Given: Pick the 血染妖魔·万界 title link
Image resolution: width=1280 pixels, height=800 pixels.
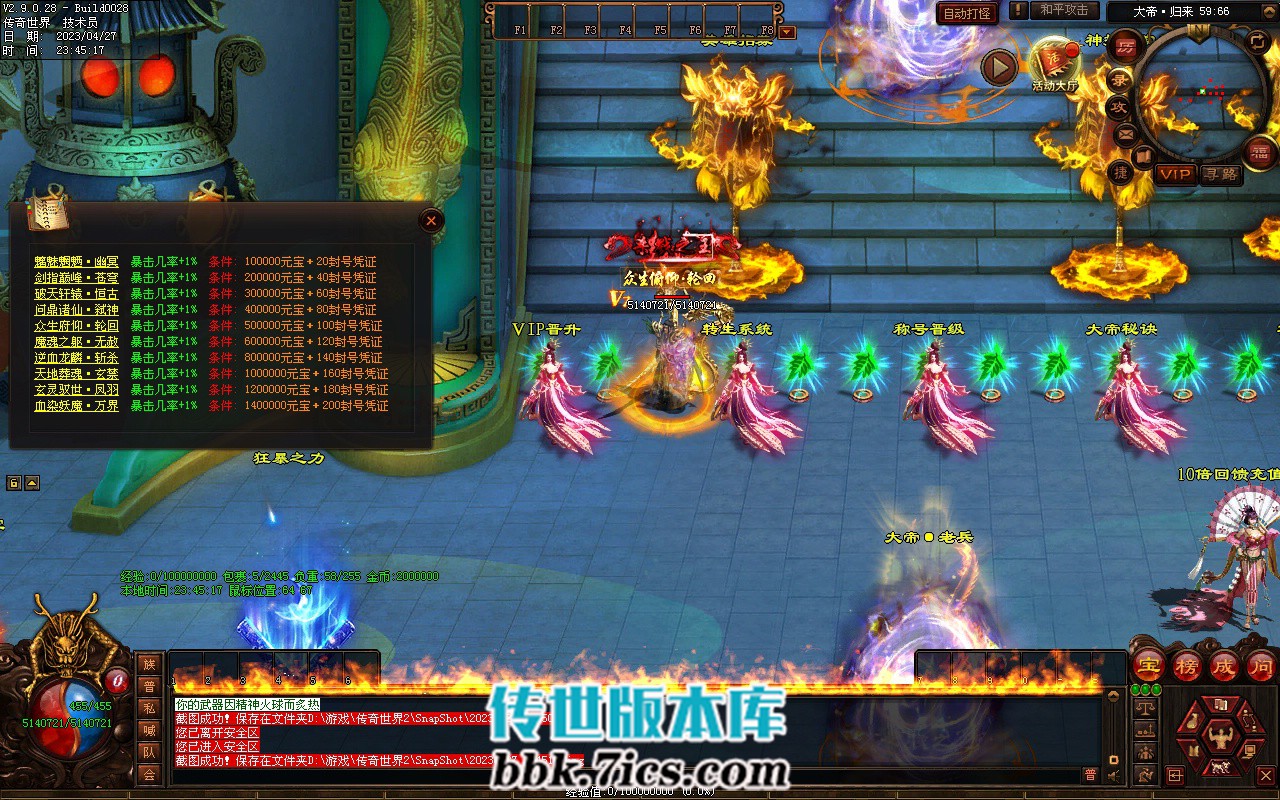Looking at the screenshot, I should coord(77,406).
